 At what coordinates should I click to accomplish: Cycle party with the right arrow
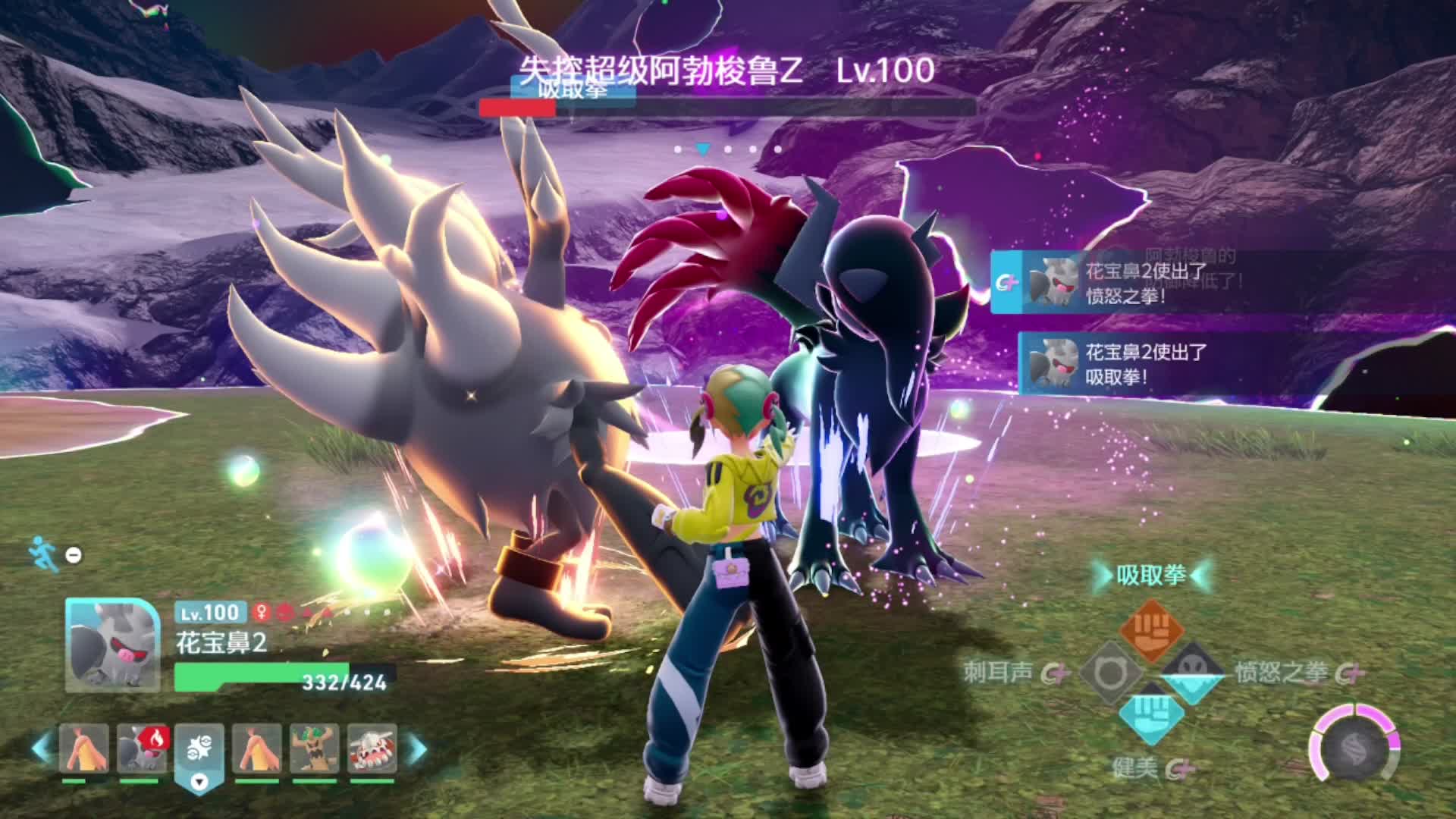416,748
